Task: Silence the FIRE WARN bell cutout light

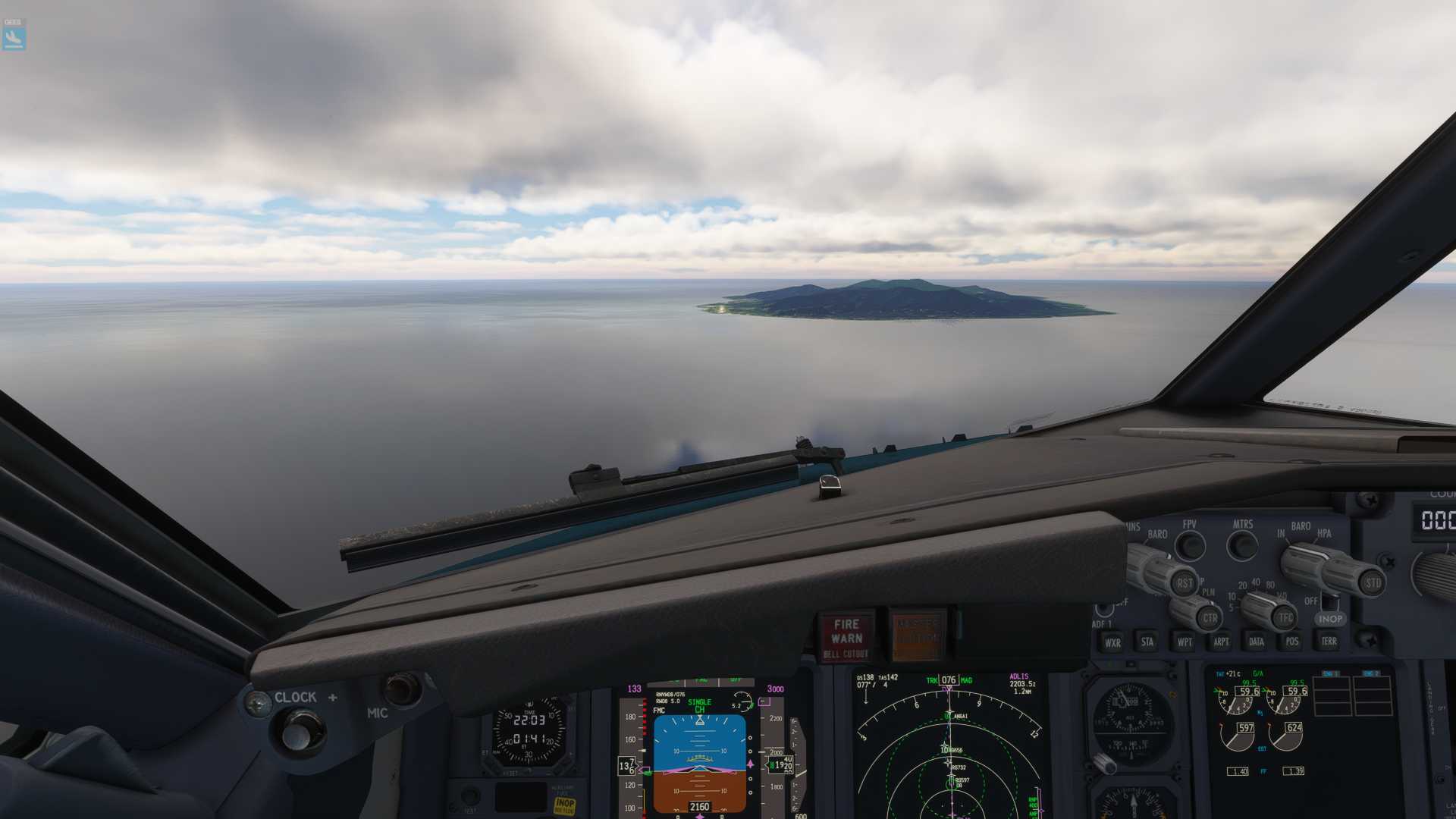Action: pyautogui.click(x=846, y=637)
